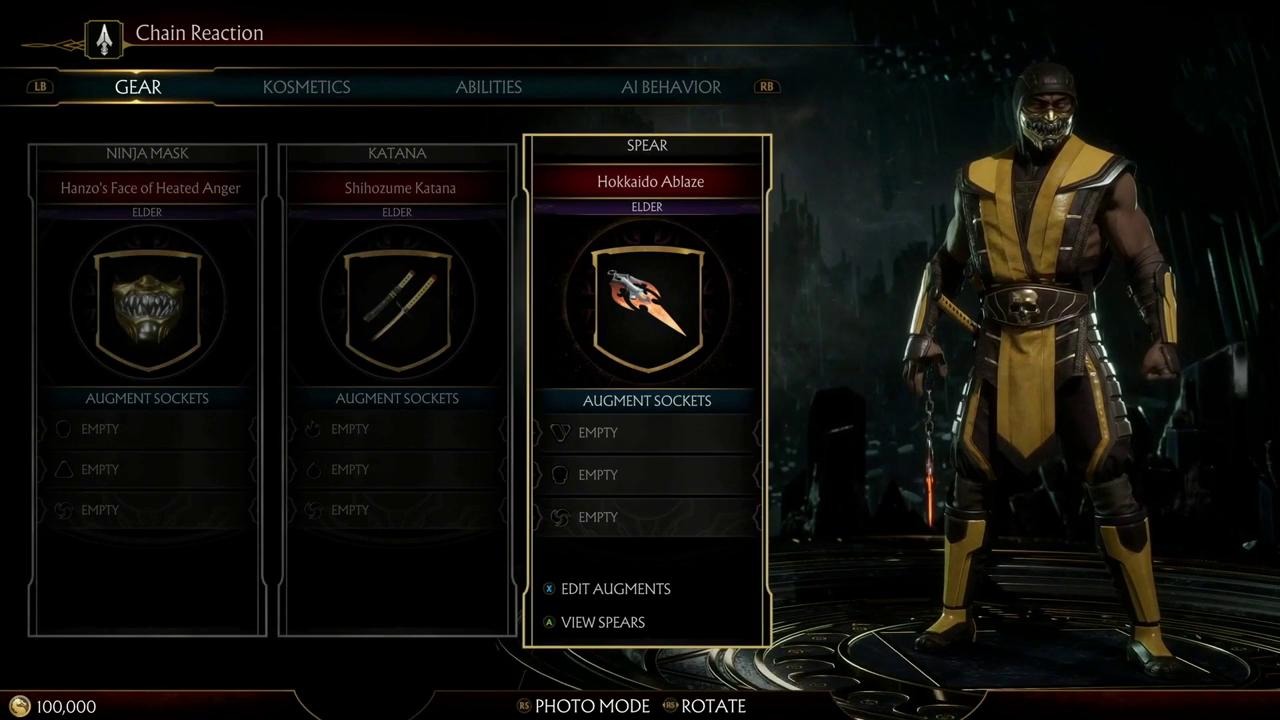
Task: Open Edit Augments for the spear
Action: 614,589
